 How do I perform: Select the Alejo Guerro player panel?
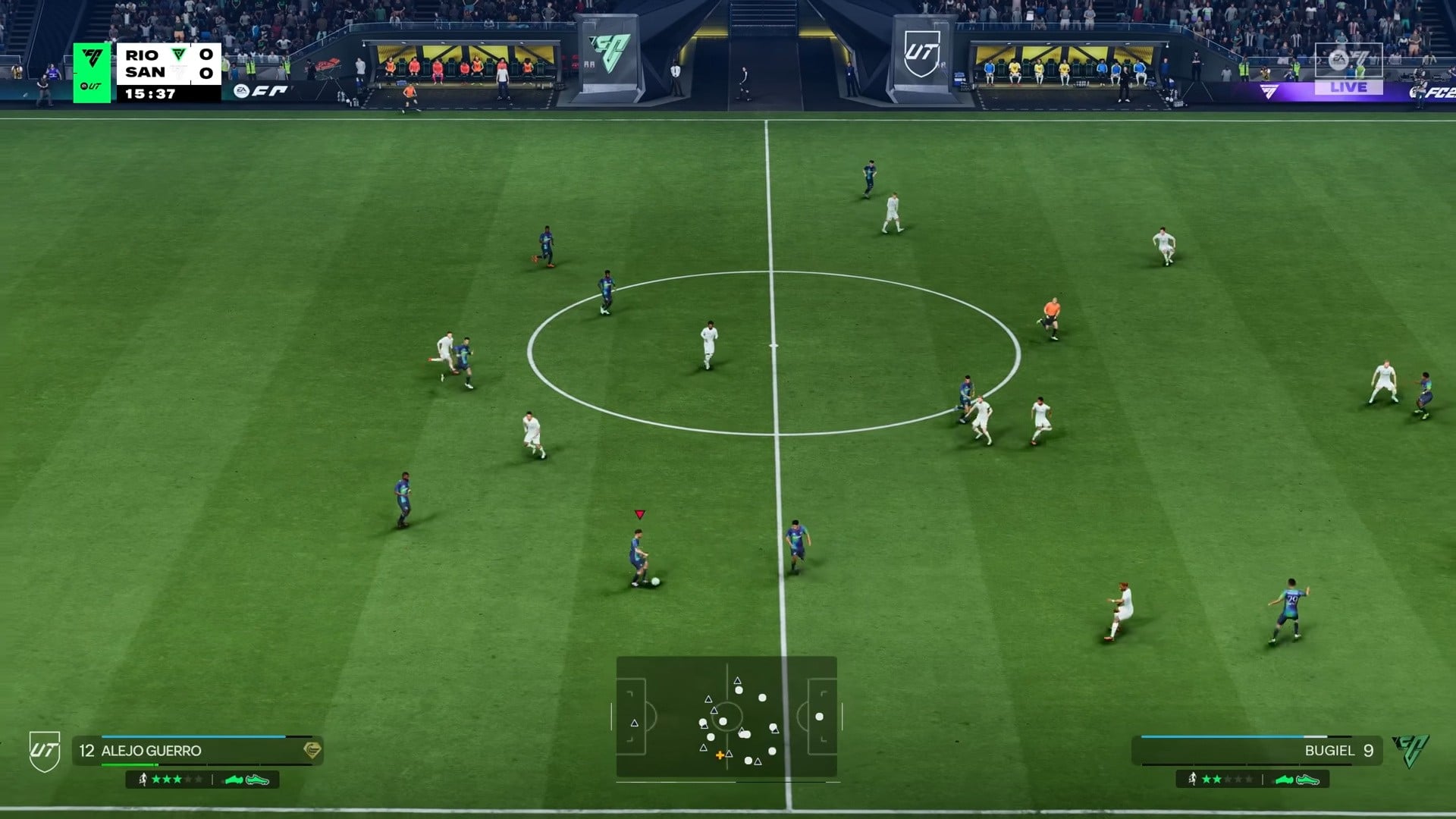point(198,751)
